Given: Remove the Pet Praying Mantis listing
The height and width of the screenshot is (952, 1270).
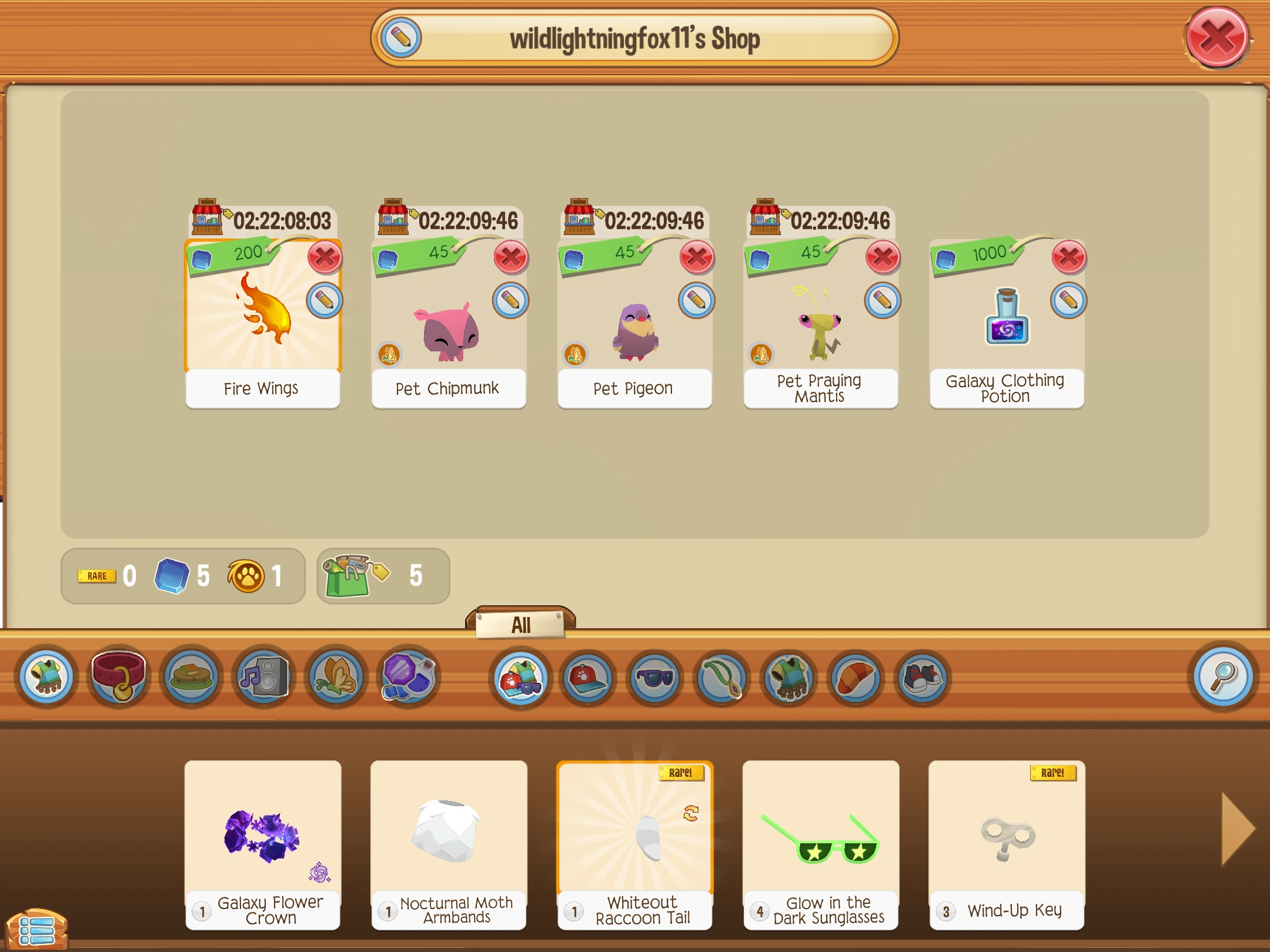Looking at the screenshot, I should tap(883, 258).
